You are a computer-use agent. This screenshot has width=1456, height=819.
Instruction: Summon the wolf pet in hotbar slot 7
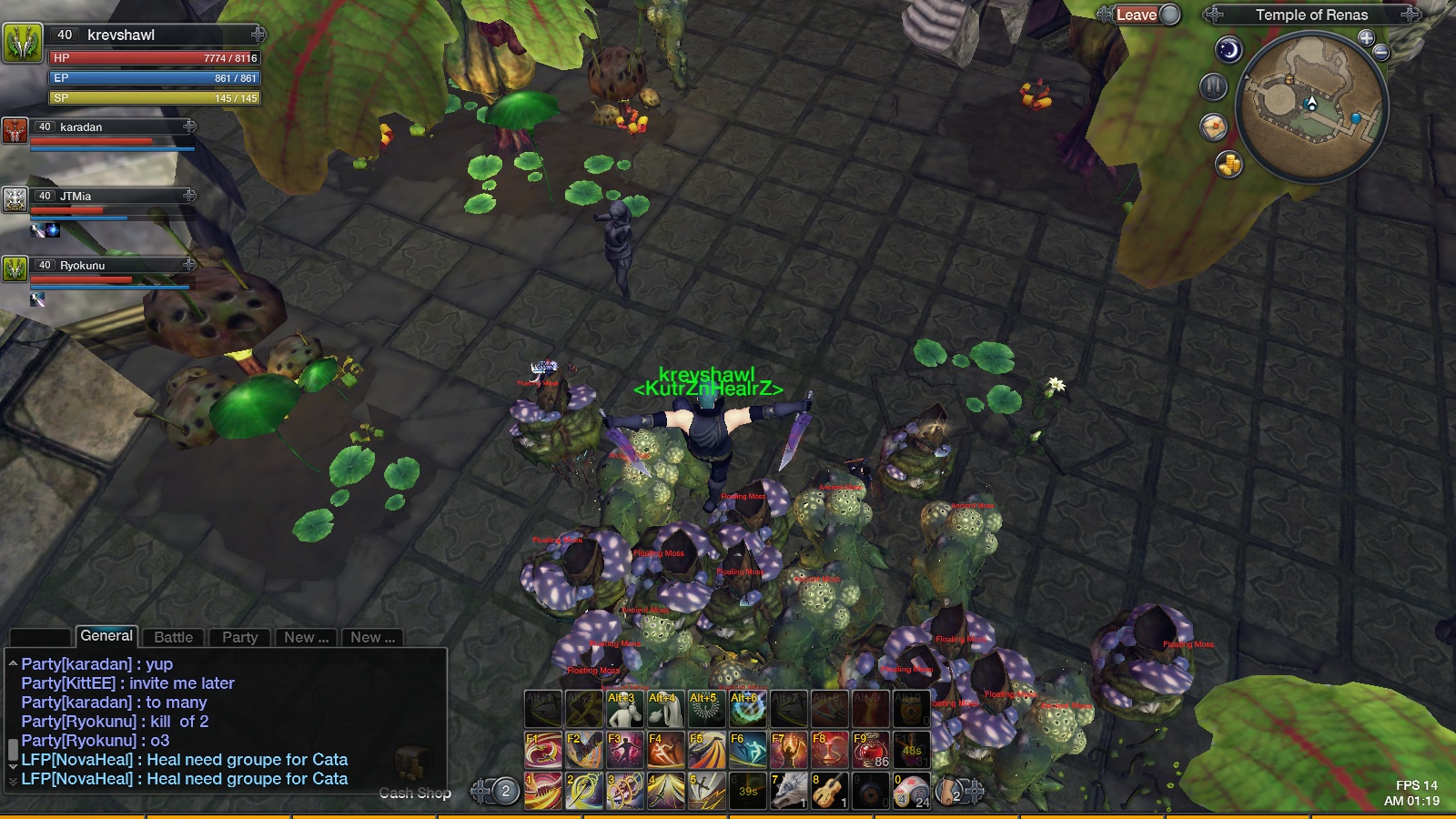tap(789, 789)
